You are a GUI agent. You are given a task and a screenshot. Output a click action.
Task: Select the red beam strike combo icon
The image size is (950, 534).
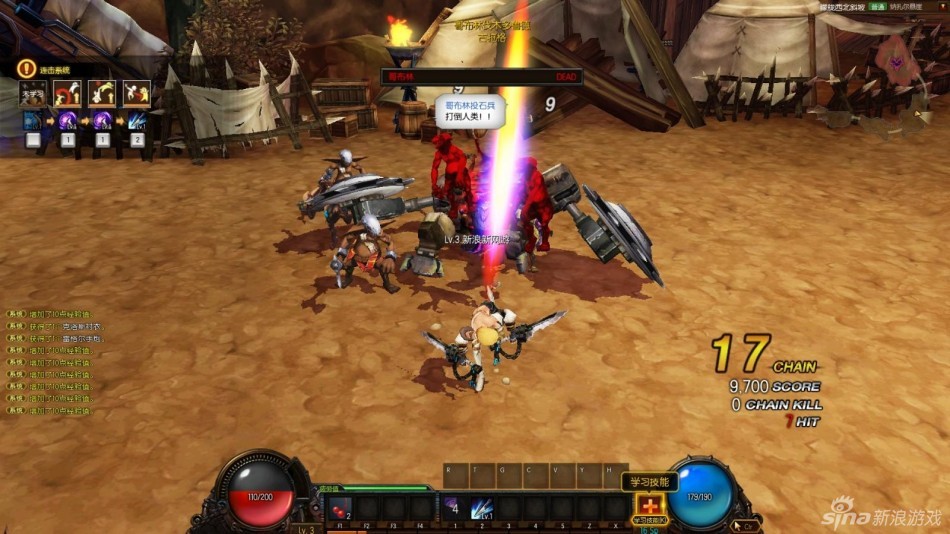[x=137, y=94]
